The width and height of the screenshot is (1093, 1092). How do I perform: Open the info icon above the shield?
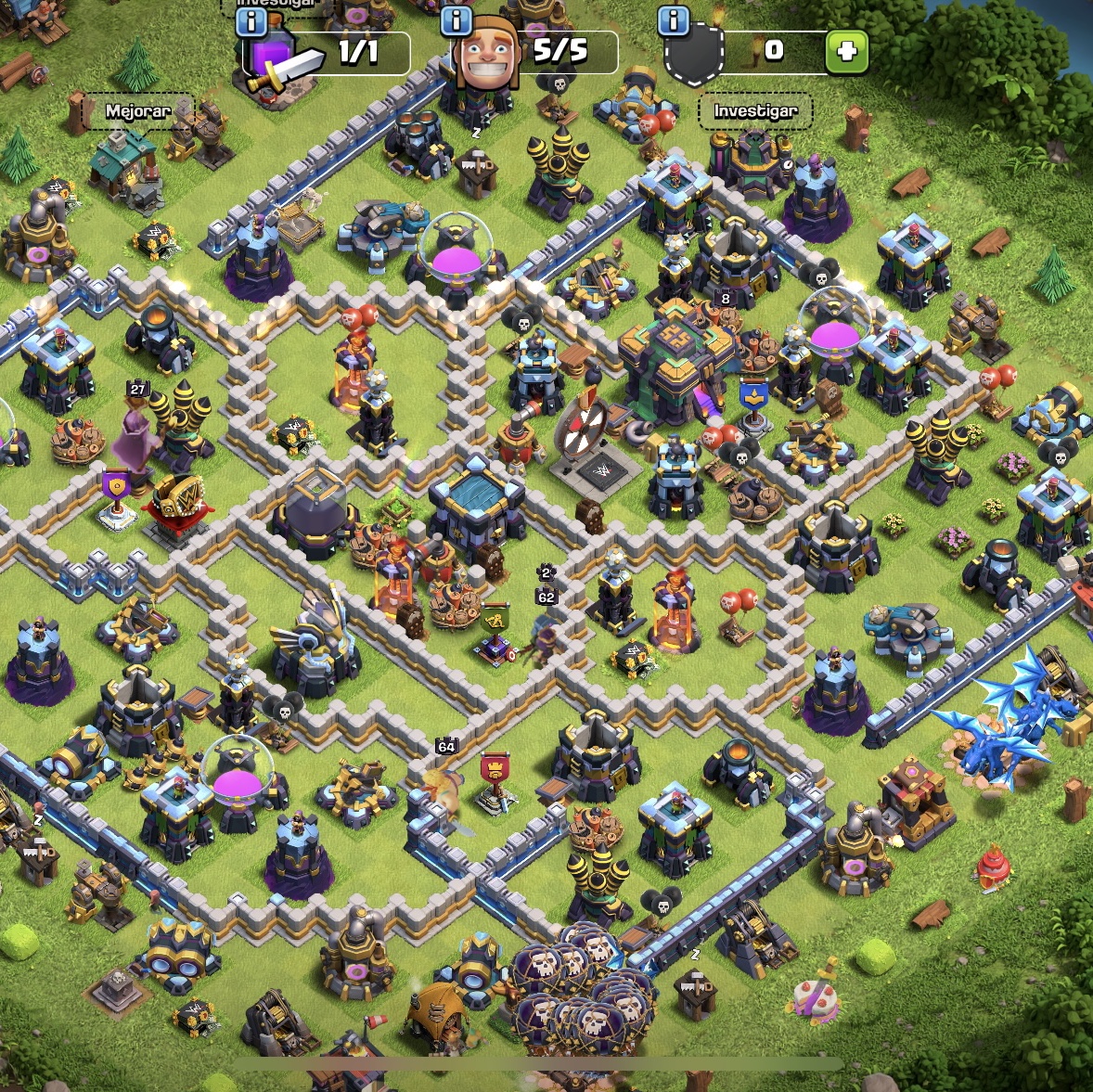(x=674, y=19)
